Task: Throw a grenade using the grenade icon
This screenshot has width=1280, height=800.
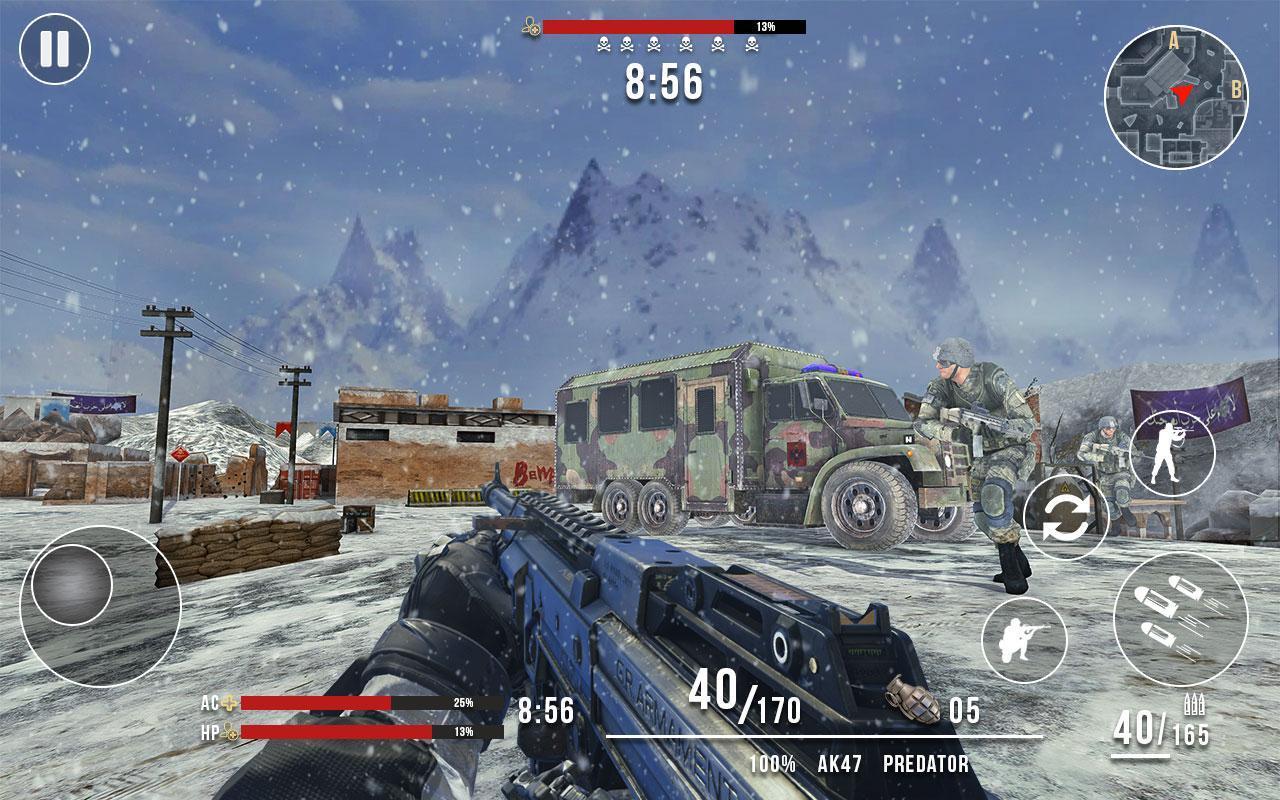Action: 912,701
